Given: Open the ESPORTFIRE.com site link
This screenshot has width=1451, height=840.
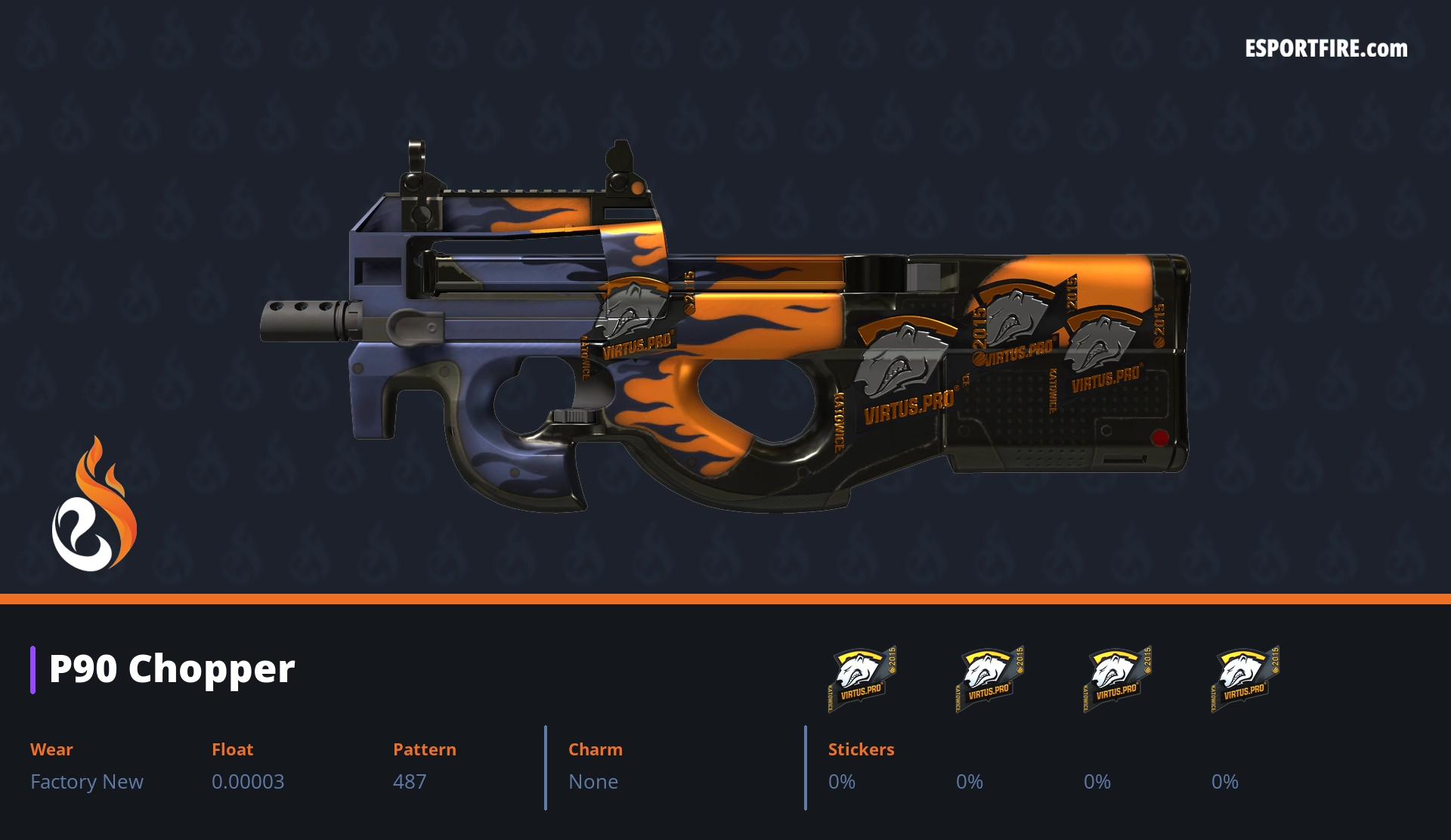Looking at the screenshot, I should pos(1326,49).
